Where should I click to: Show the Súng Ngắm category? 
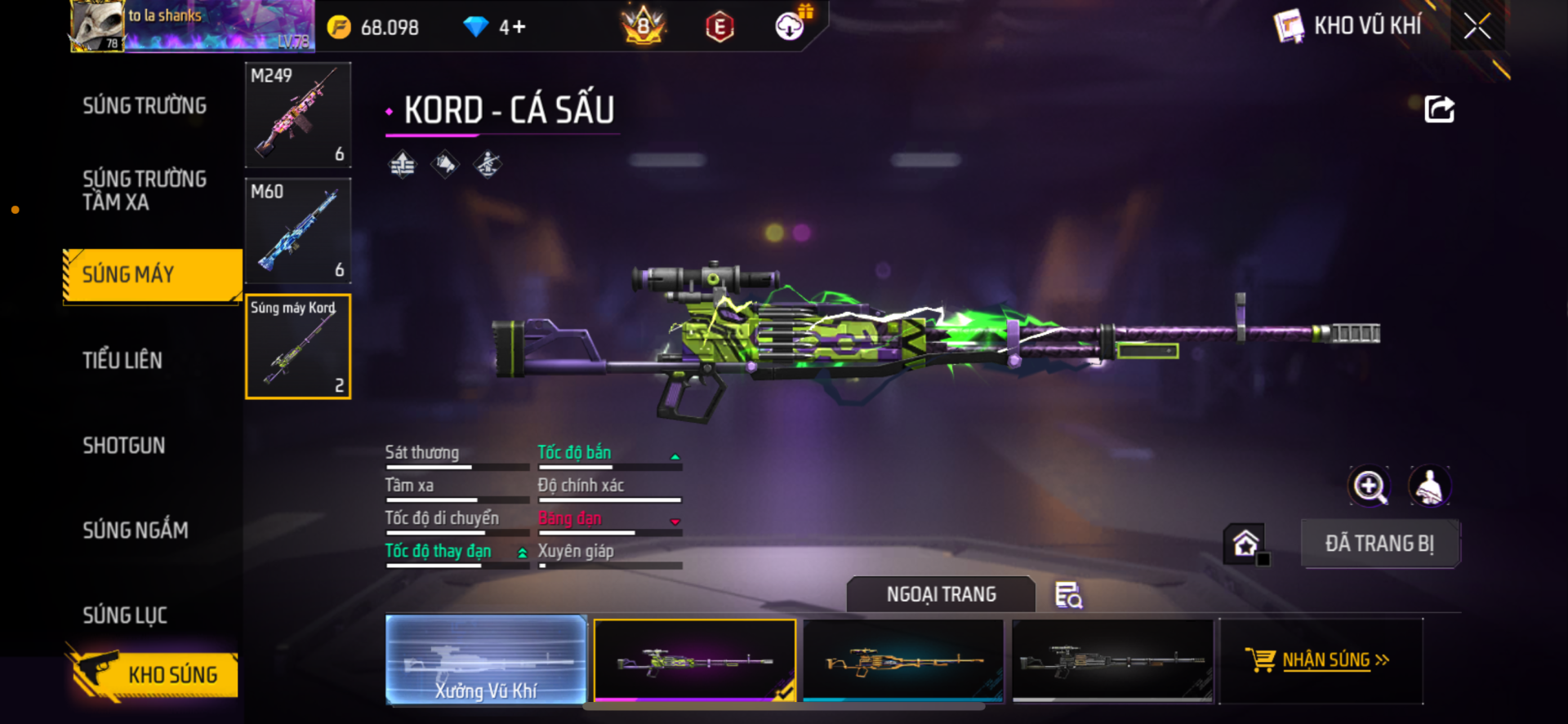click(136, 531)
